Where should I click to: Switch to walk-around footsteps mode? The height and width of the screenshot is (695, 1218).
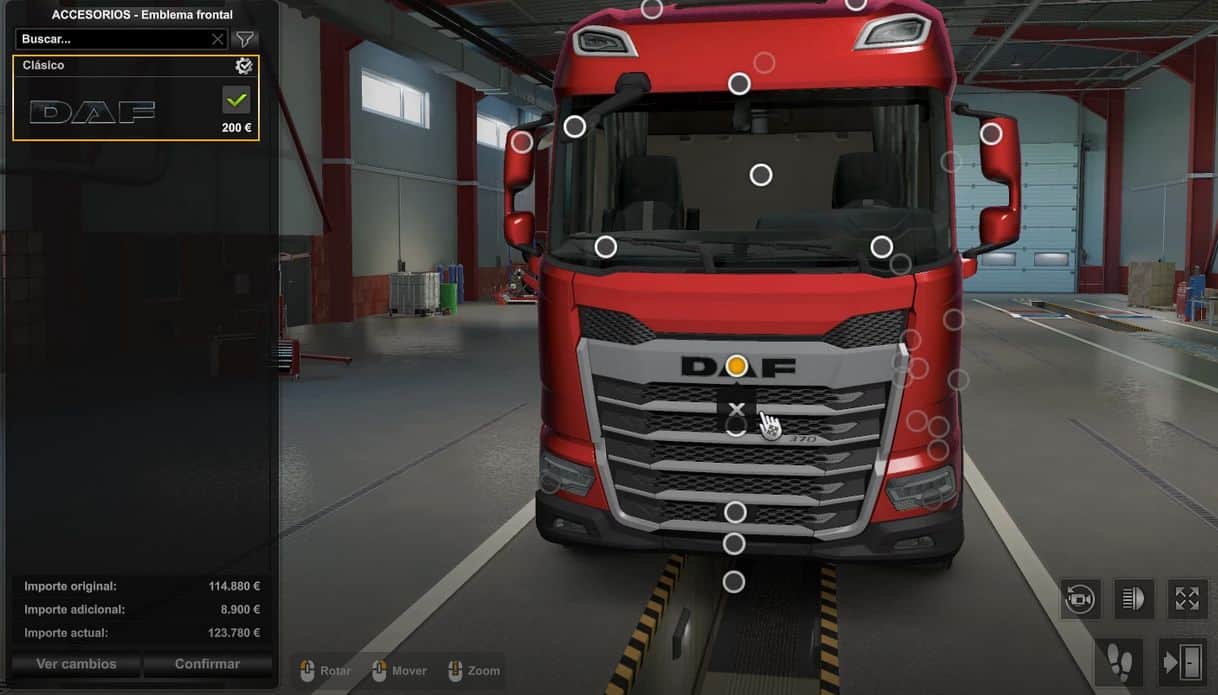1120,661
